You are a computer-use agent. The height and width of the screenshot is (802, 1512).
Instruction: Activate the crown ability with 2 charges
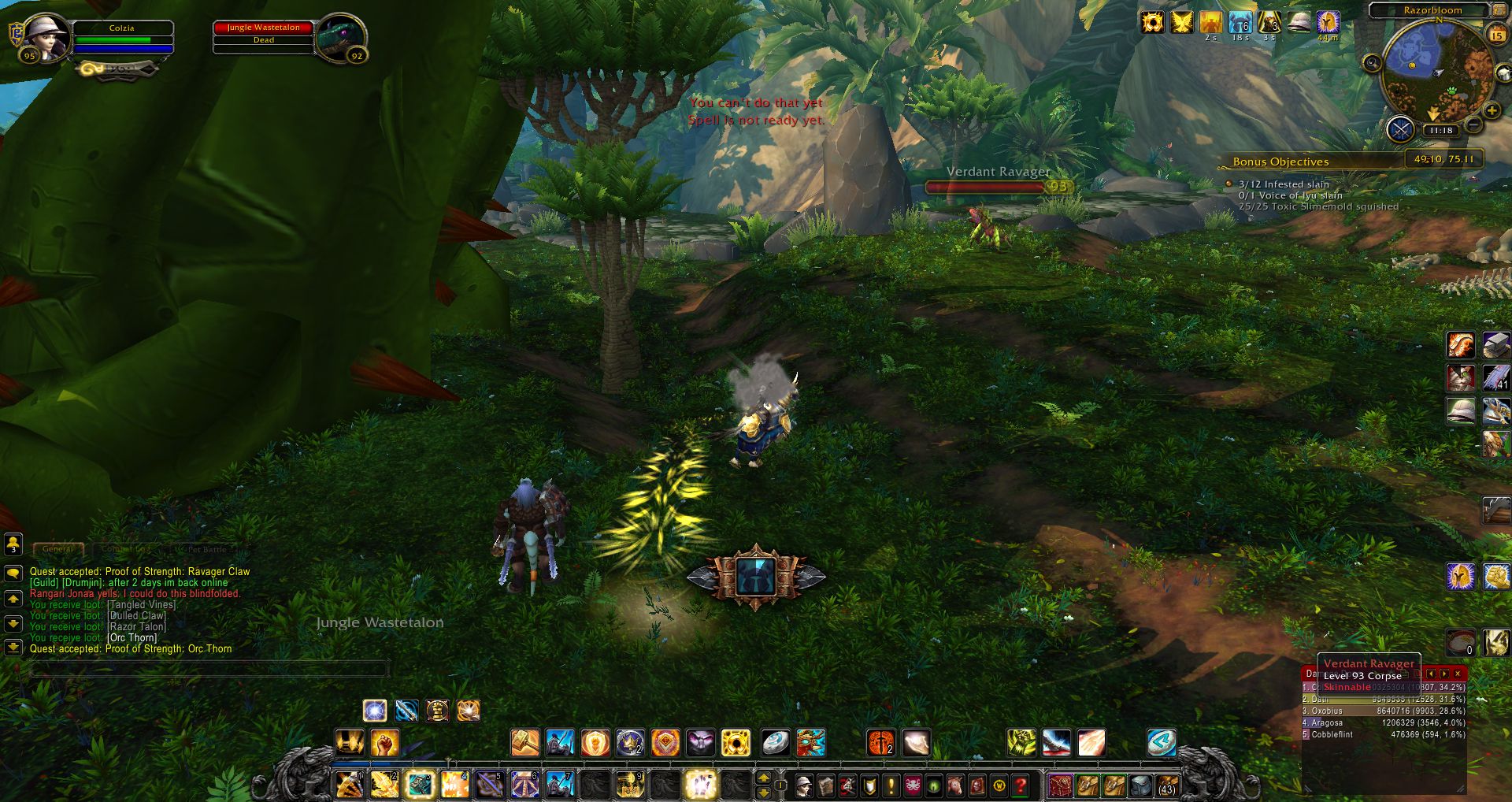pos(630,742)
